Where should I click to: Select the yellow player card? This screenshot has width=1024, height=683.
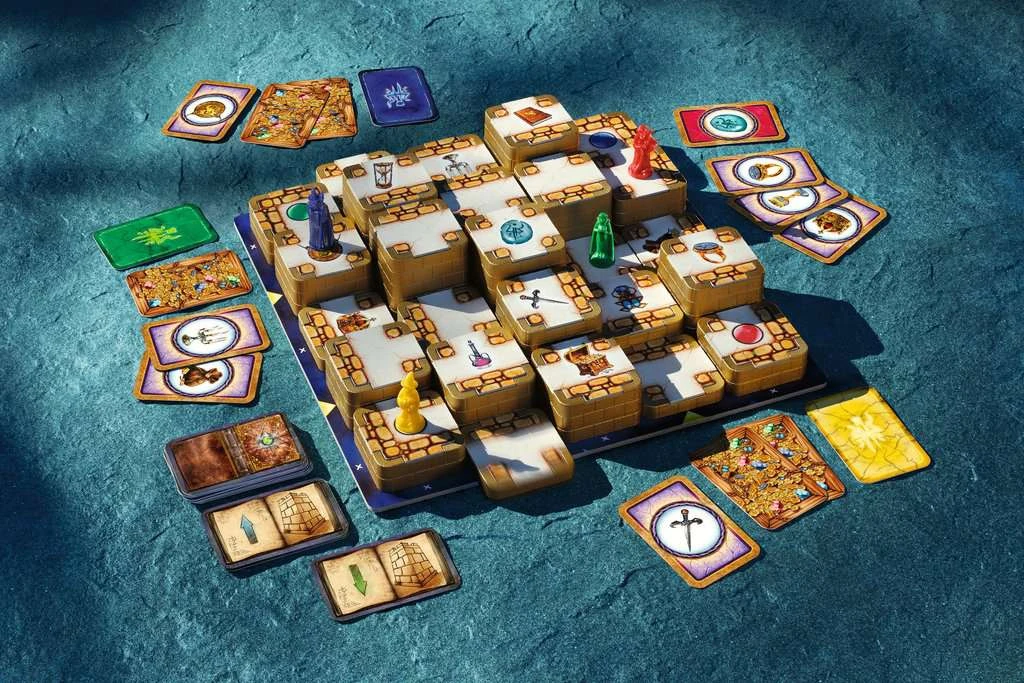click(x=868, y=433)
